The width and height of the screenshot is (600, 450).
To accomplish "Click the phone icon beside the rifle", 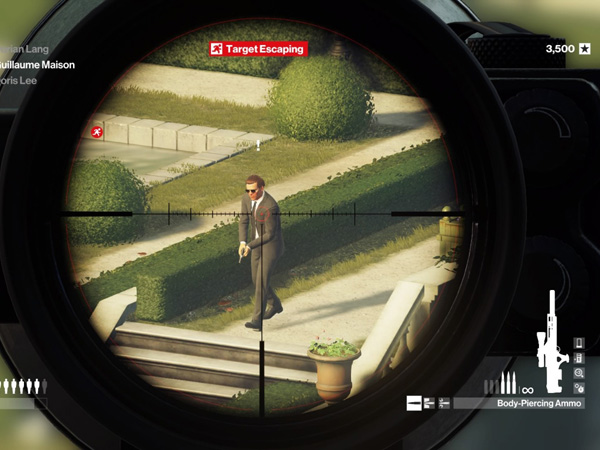I will (x=579, y=345).
